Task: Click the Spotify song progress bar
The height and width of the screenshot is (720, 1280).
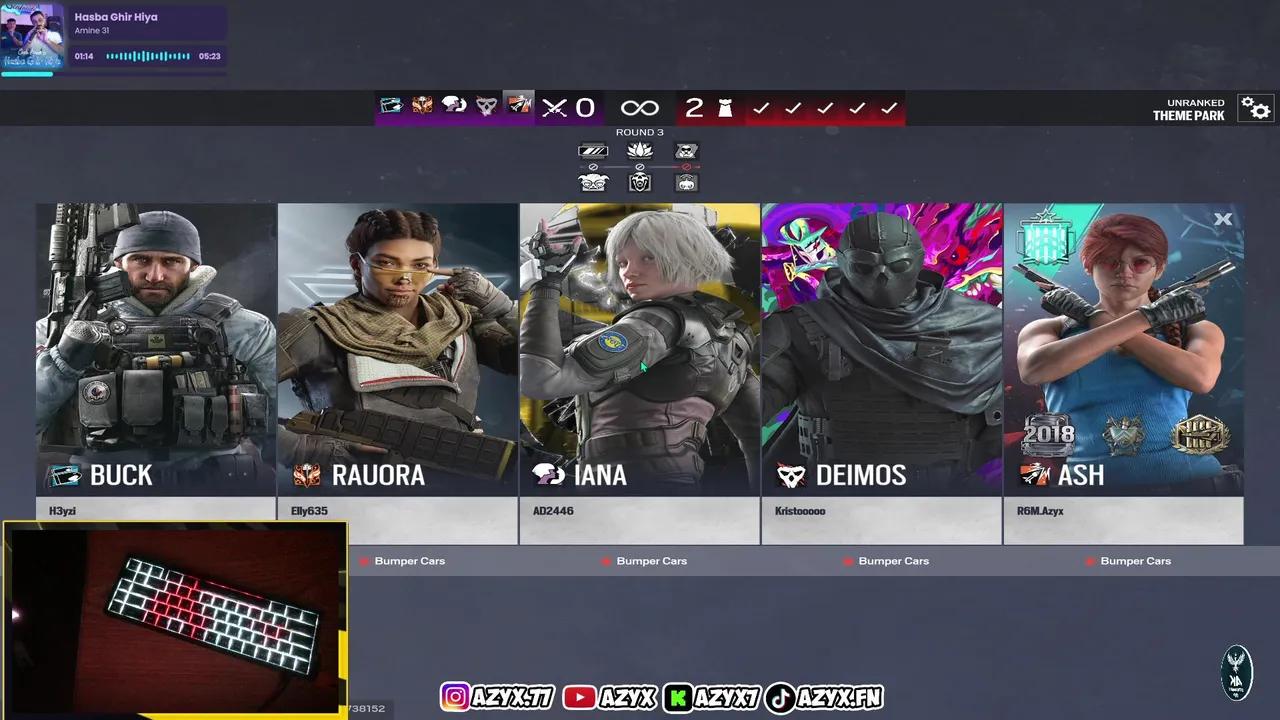Action: click(x=146, y=56)
